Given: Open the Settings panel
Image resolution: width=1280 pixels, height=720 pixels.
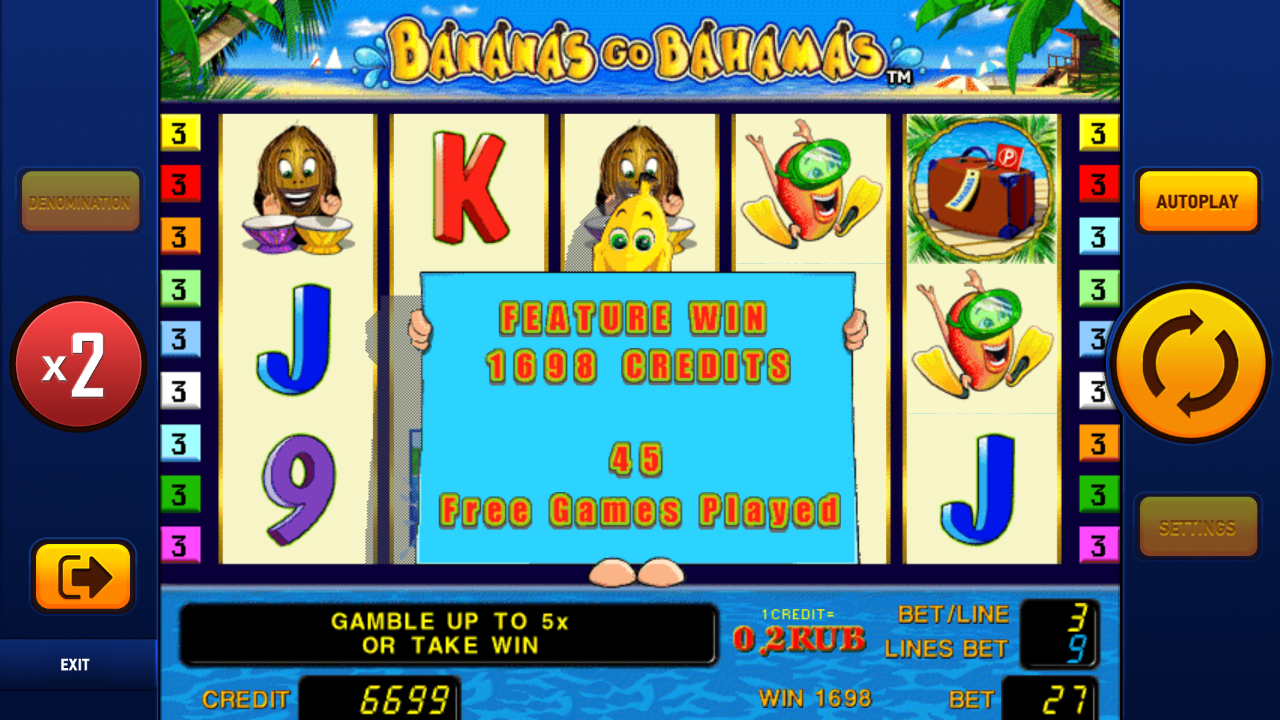Looking at the screenshot, I should (x=1197, y=525).
